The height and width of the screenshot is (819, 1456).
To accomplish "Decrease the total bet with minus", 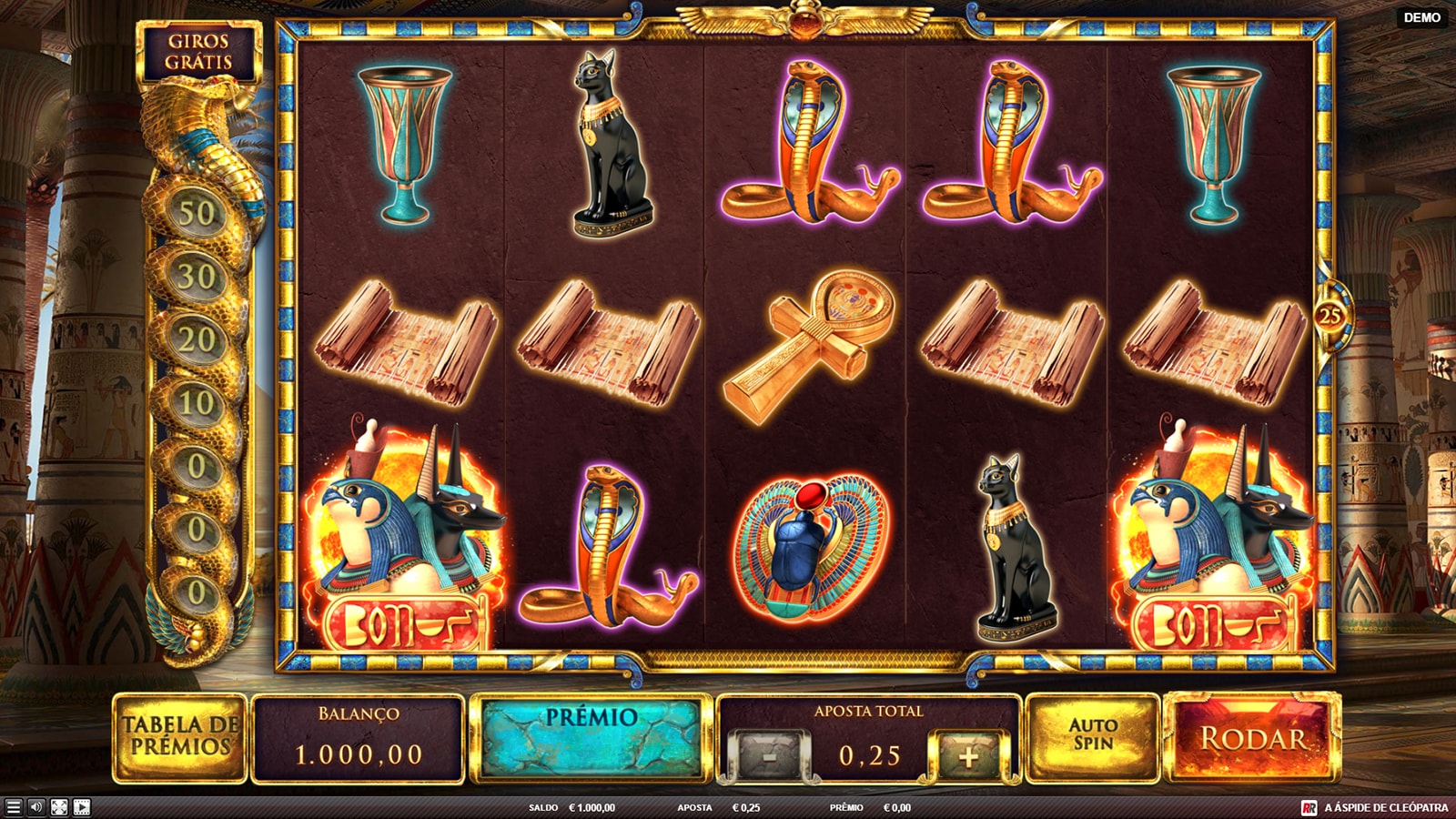I will click(770, 755).
